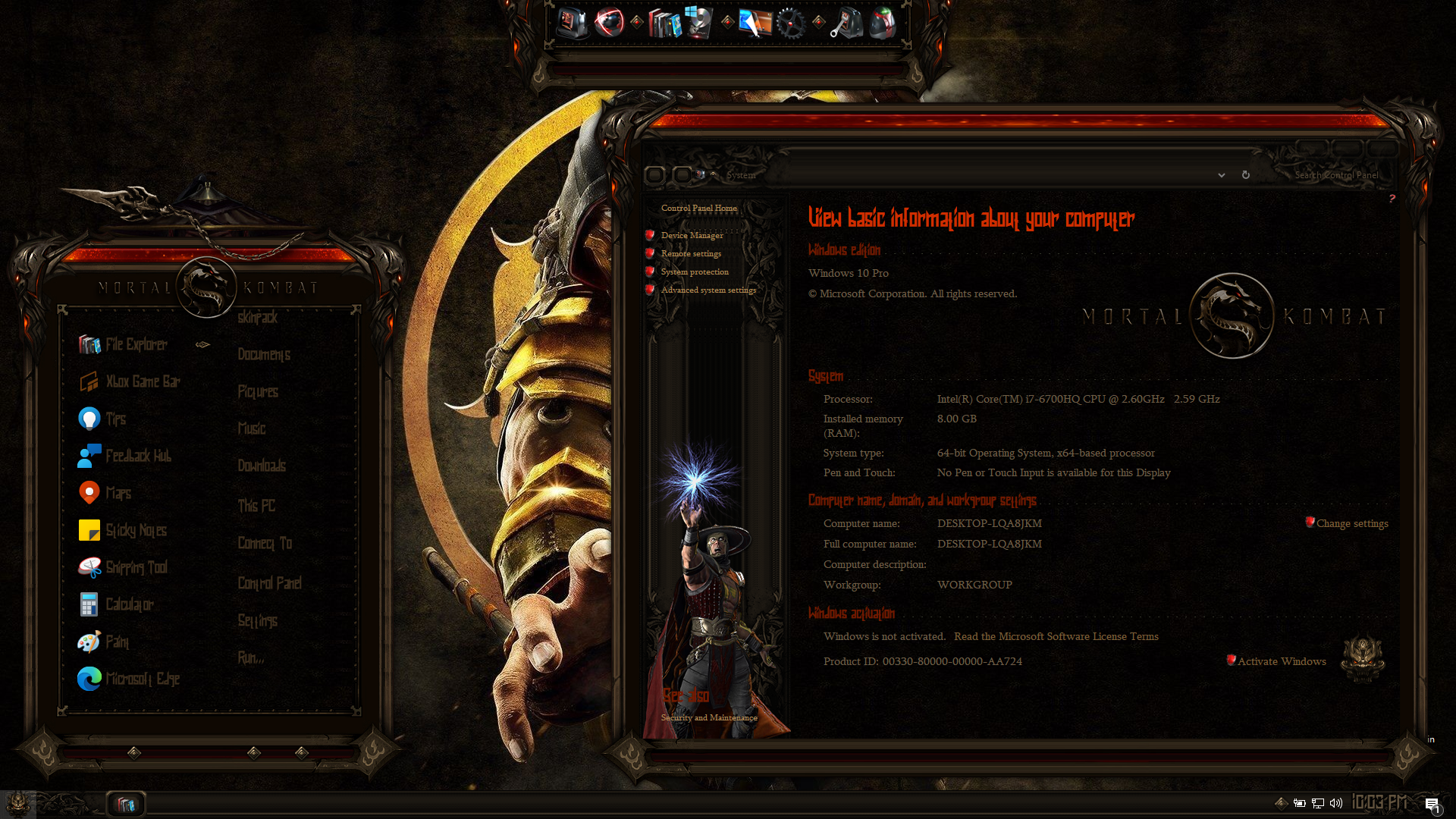Open the Documents folder link

(x=264, y=355)
